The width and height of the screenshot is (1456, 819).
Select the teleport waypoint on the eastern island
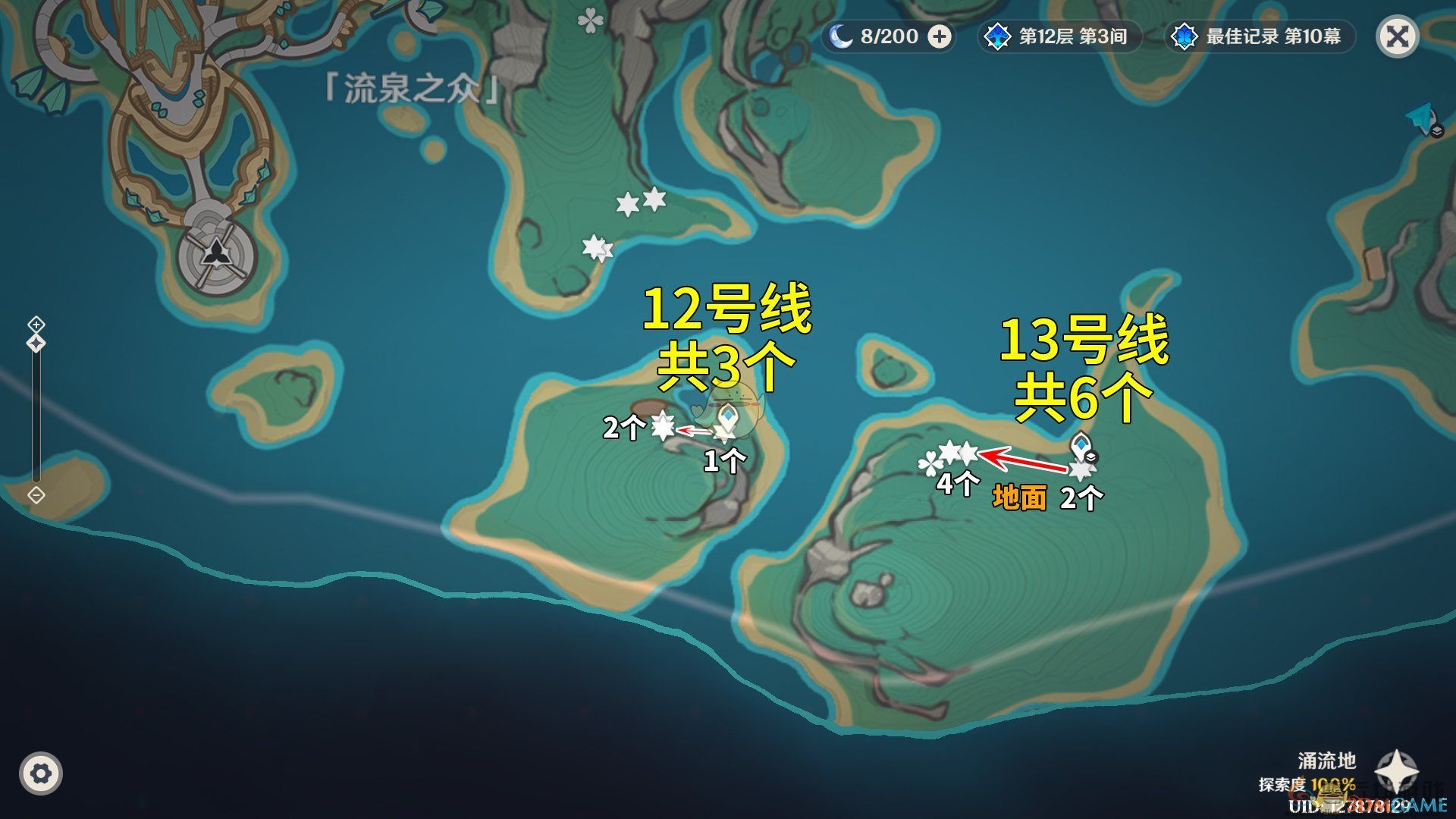(1080, 442)
